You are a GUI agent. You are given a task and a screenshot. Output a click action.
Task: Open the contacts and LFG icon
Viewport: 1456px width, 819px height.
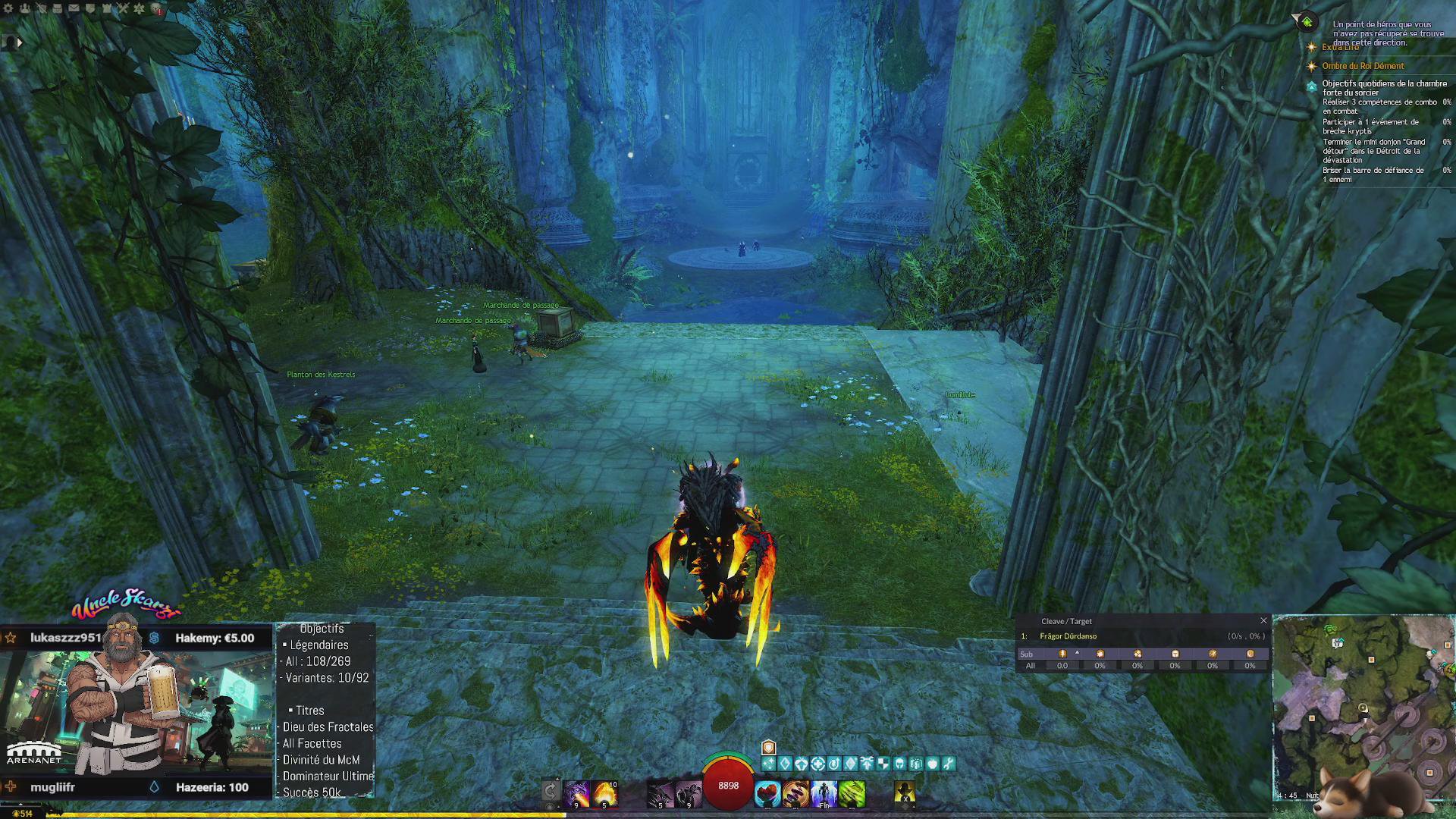(25, 8)
